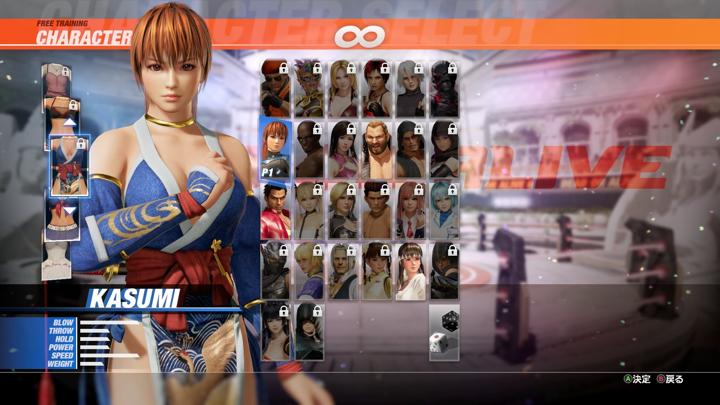Select the blue-haired NiCO portrait
Viewport: 720px width, 405px height.
444,209
